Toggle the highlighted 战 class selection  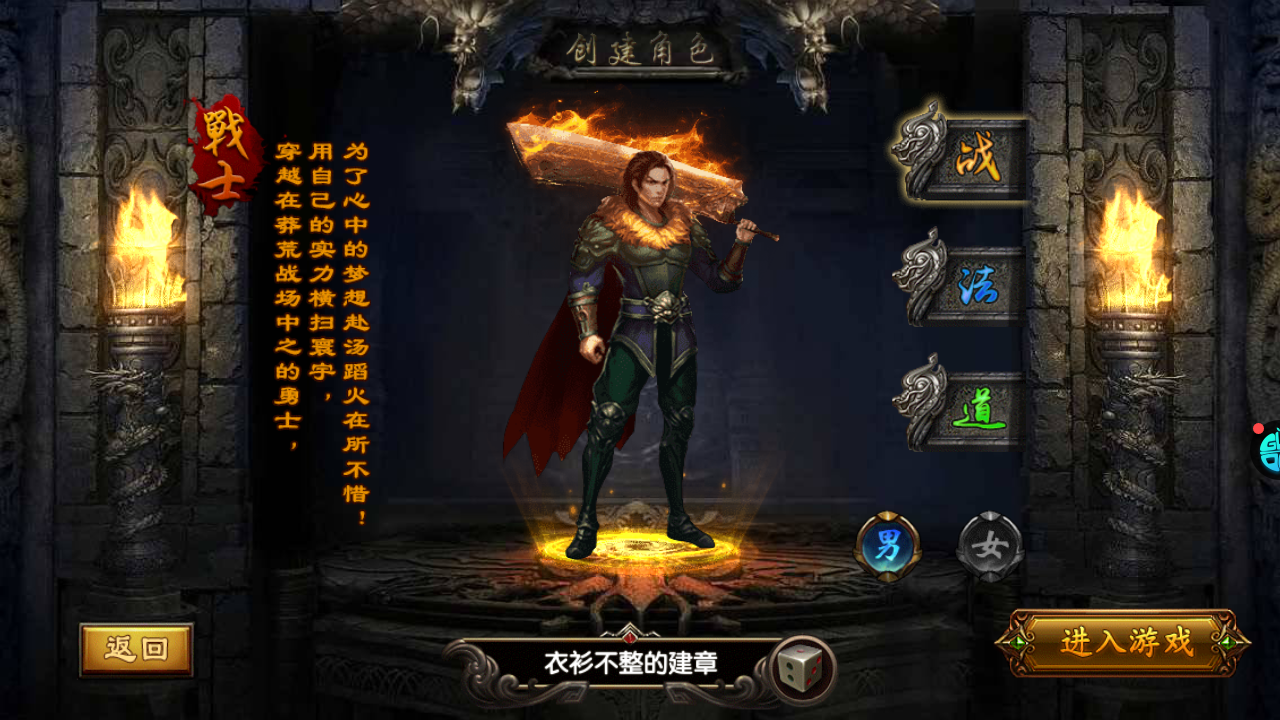tap(978, 155)
